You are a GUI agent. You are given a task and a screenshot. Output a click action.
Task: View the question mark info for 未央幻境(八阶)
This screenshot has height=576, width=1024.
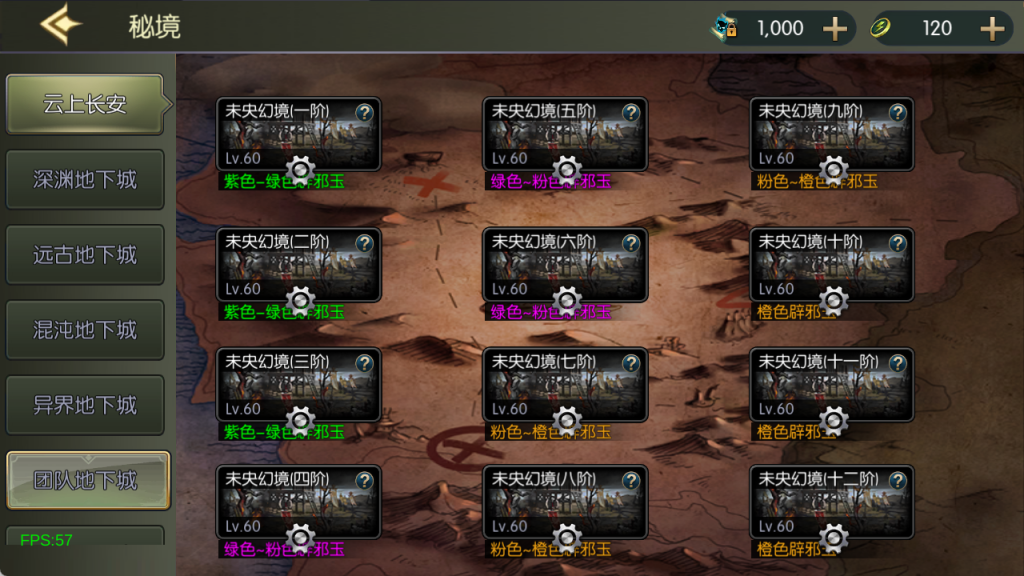coord(631,480)
